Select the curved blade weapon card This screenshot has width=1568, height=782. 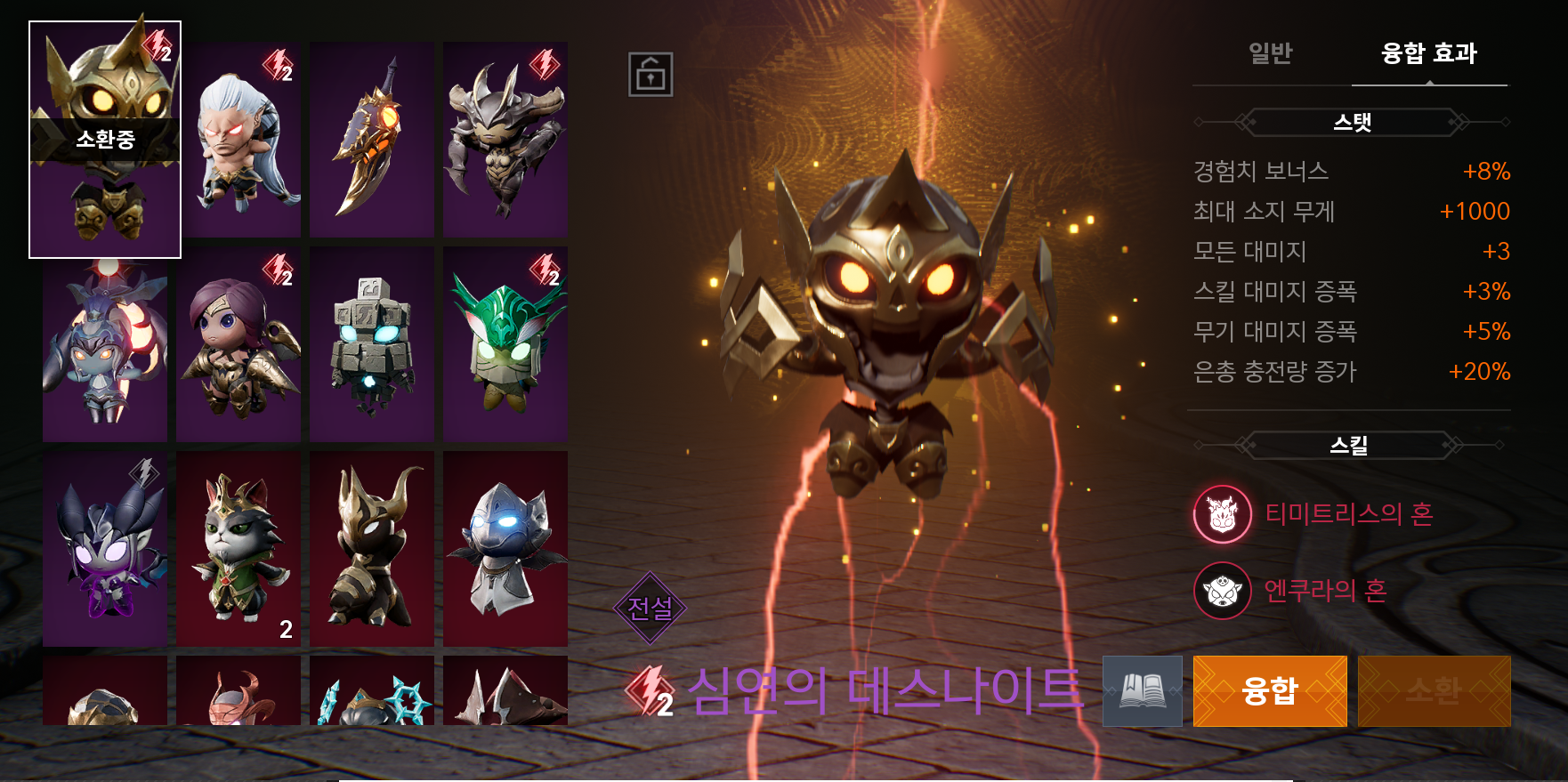pyautogui.click(x=372, y=140)
